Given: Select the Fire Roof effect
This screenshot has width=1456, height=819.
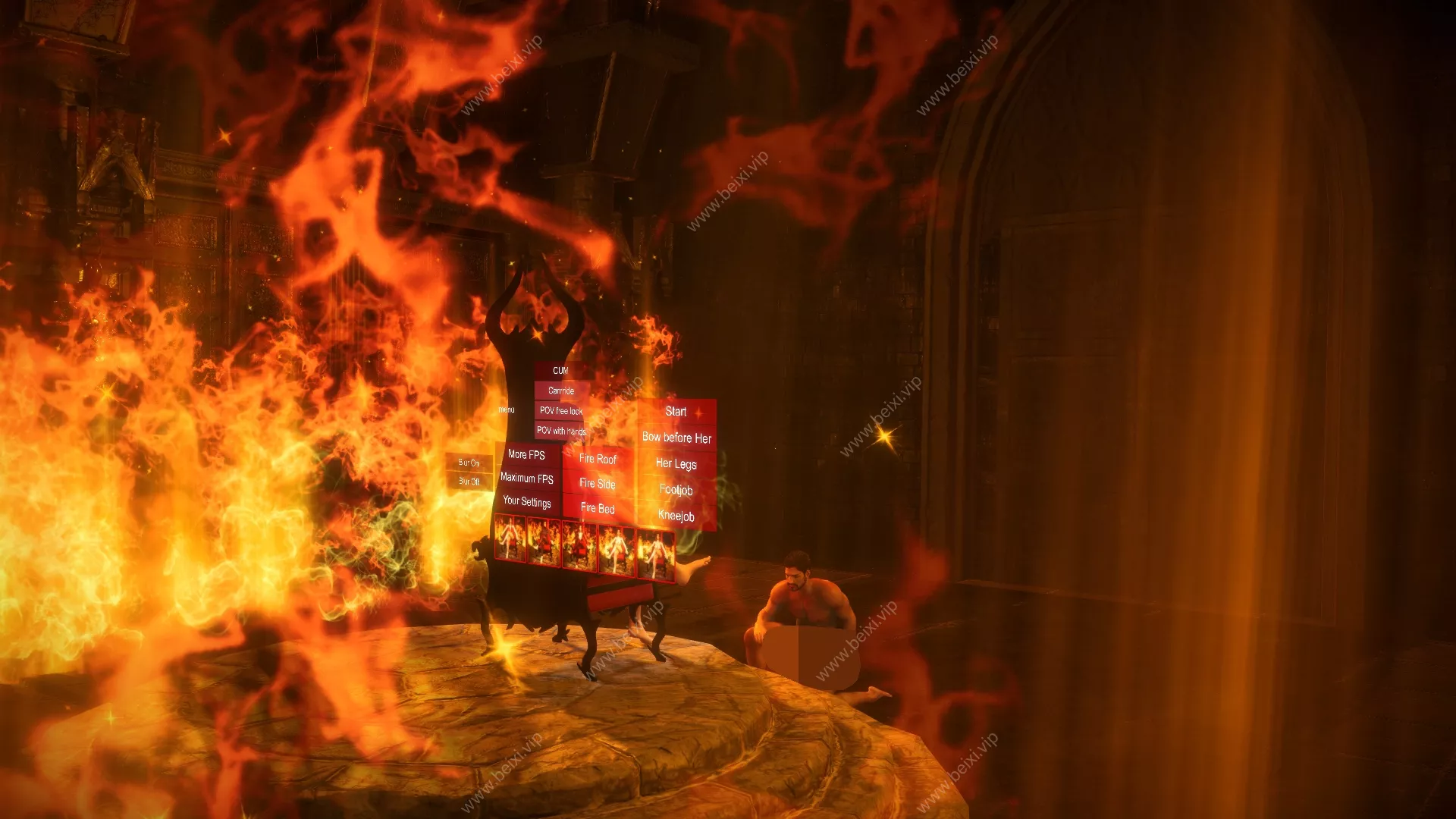Looking at the screenshot, I should [x=598, y=459].
